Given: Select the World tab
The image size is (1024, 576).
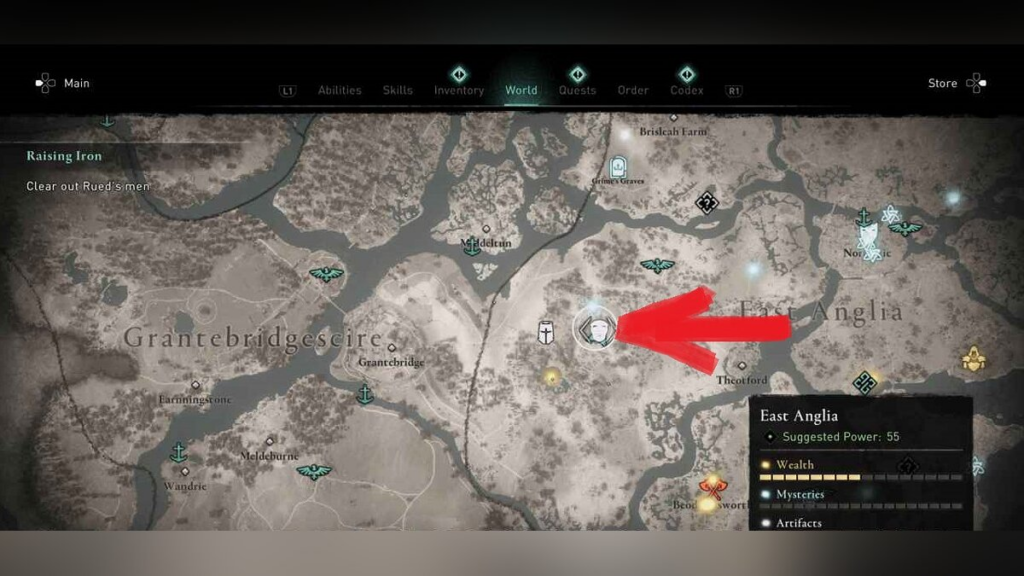Looking at the screenshot, I should point(521,90).
